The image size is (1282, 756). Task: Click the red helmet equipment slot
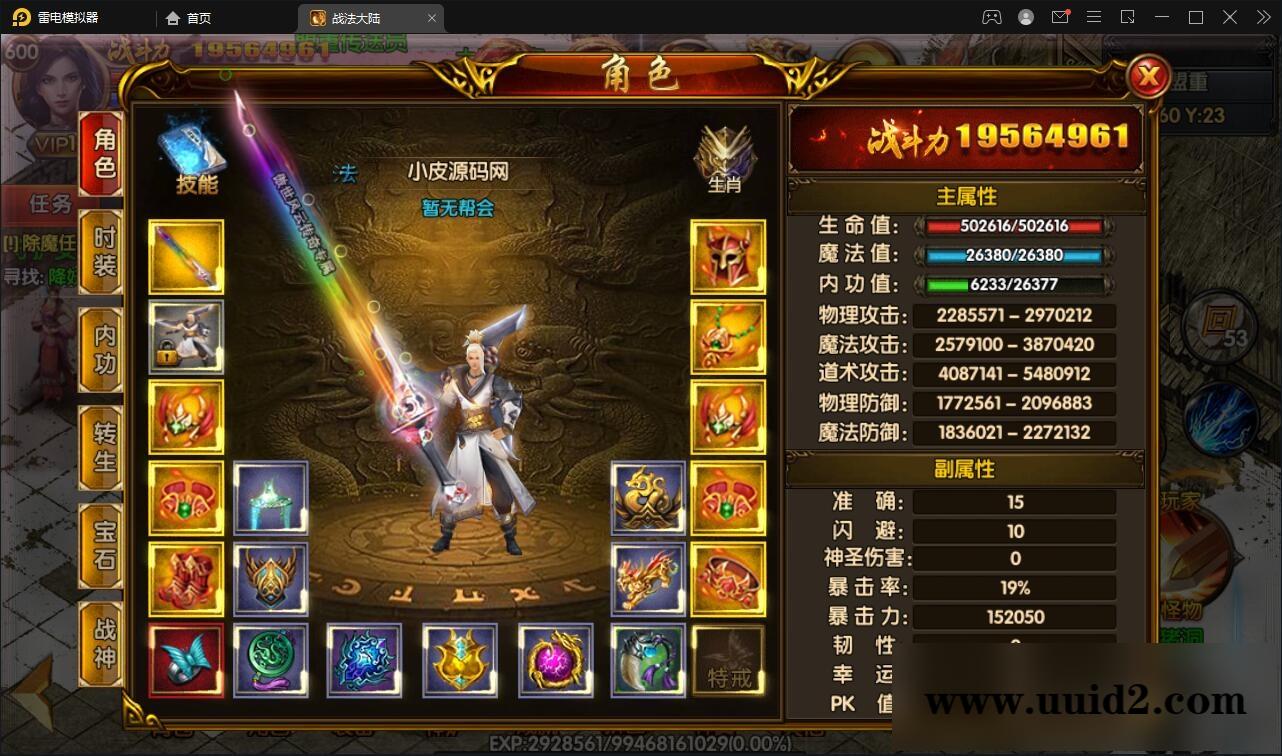[x=729, y=257]
